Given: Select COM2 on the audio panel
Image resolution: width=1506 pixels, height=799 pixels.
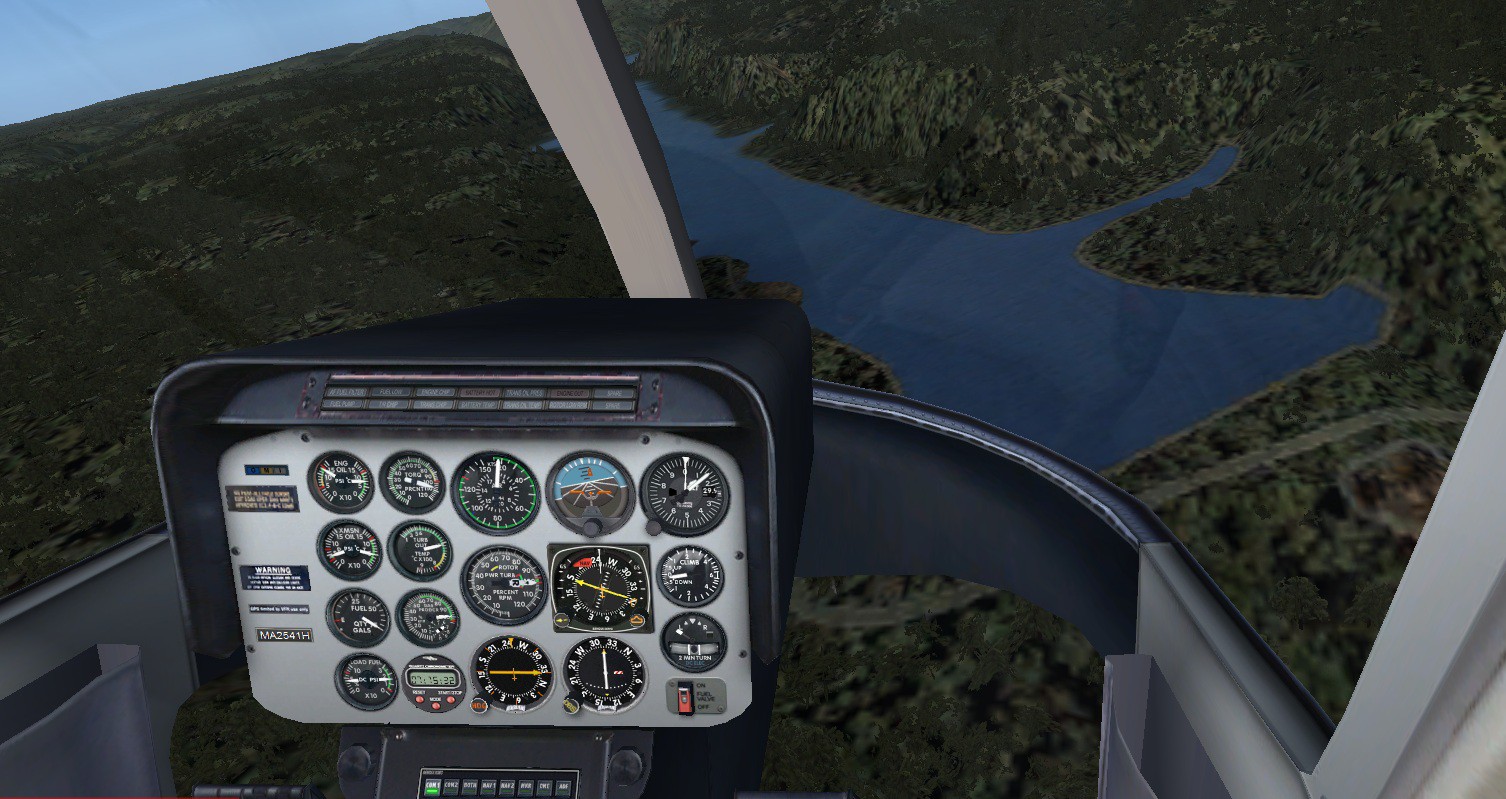Looking at the screenshot, I should click(452, 786).
